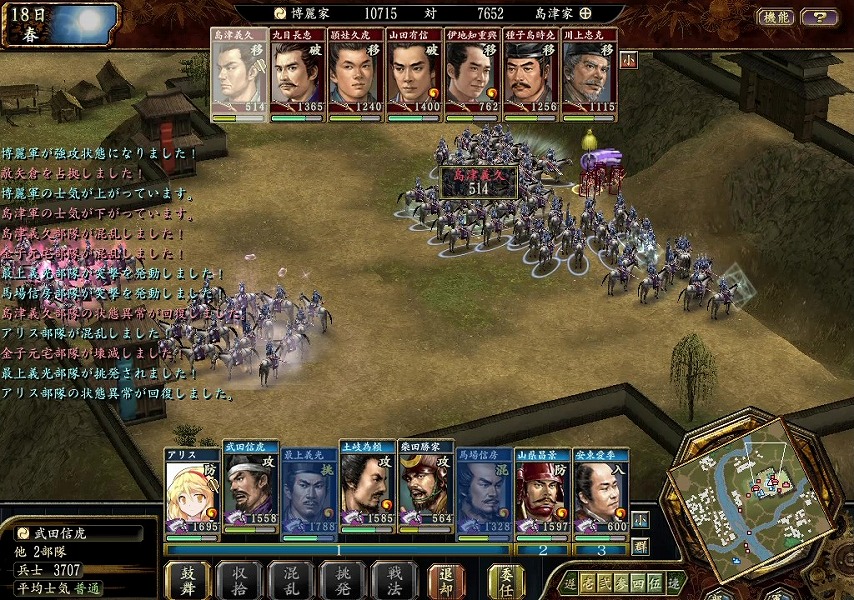854x600 pixels.
Task: Pick 柴田勝家 unit portrait
Action: [x=425, y=491]
